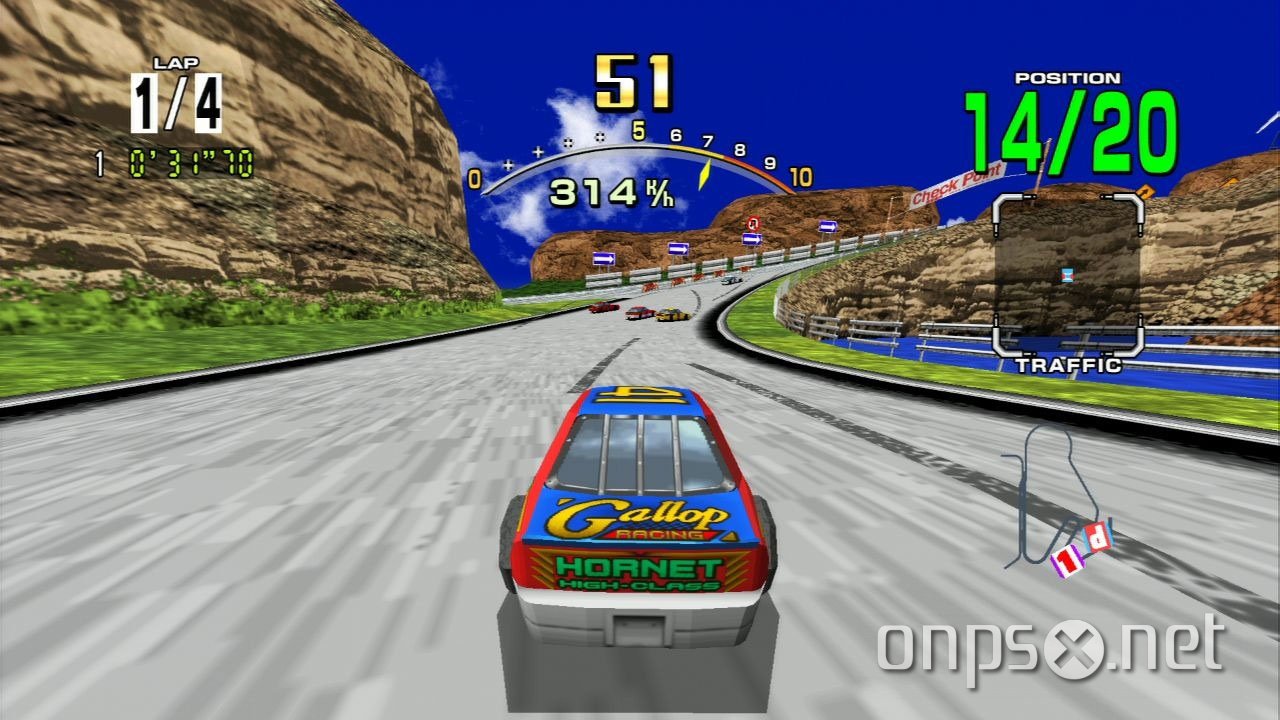Expand the TRAFFIC monitor frame
The width and height of the screenshot is (1280, 720).
[x=1070, y=275]
